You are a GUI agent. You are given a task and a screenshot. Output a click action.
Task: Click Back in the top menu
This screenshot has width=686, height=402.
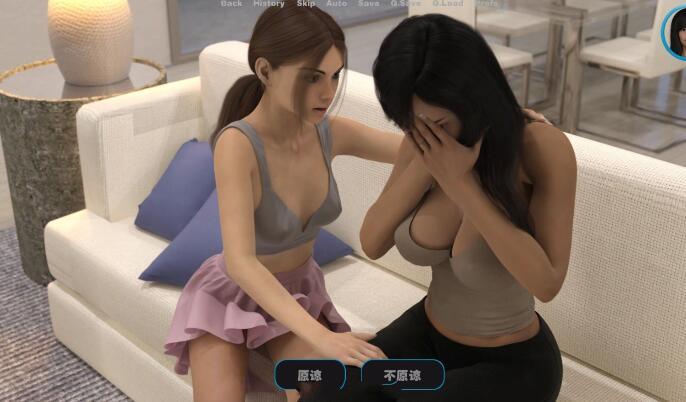[x=231, y=4]
